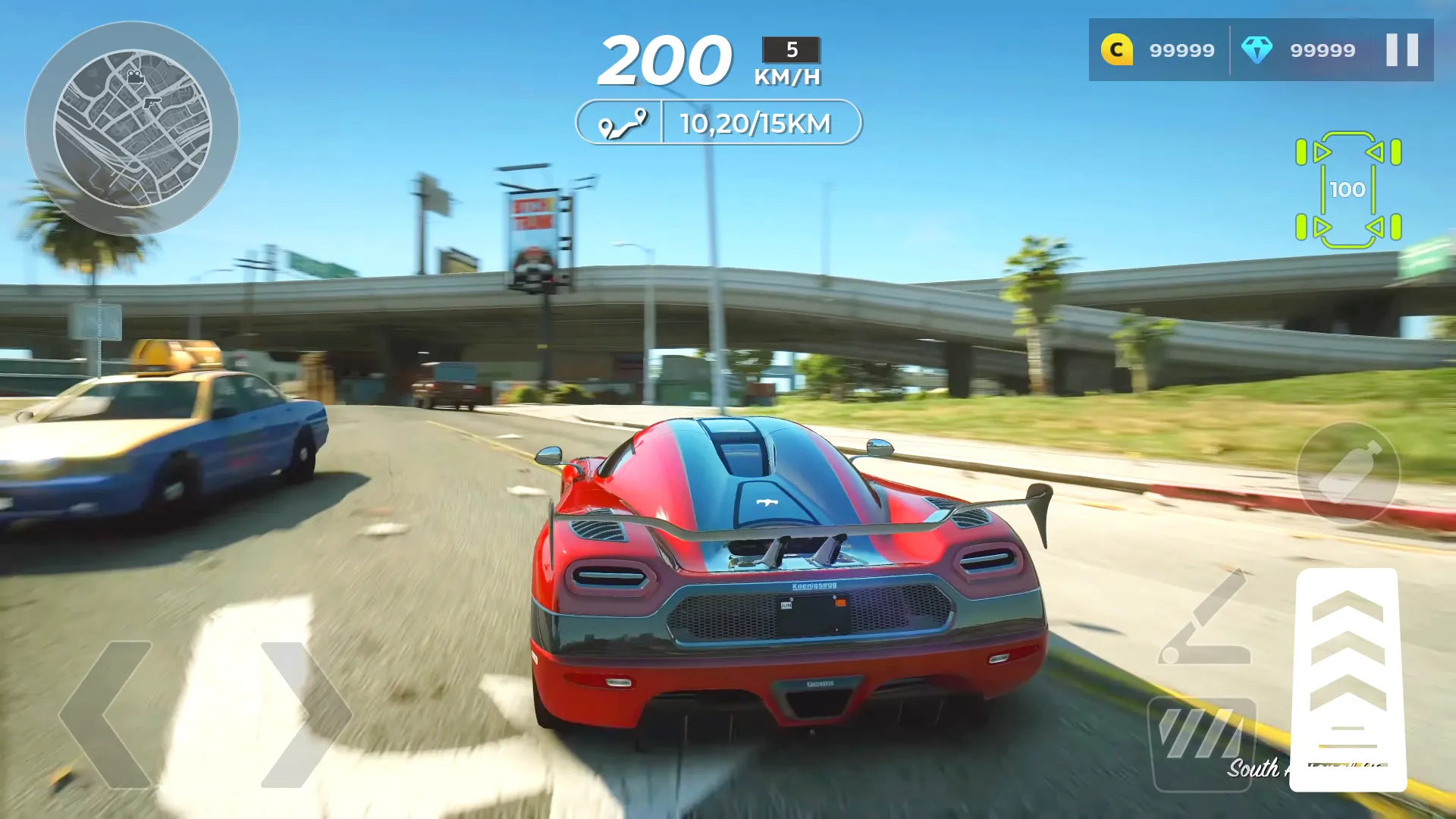Tap the coin balance reading 99999

point(1180,50)
